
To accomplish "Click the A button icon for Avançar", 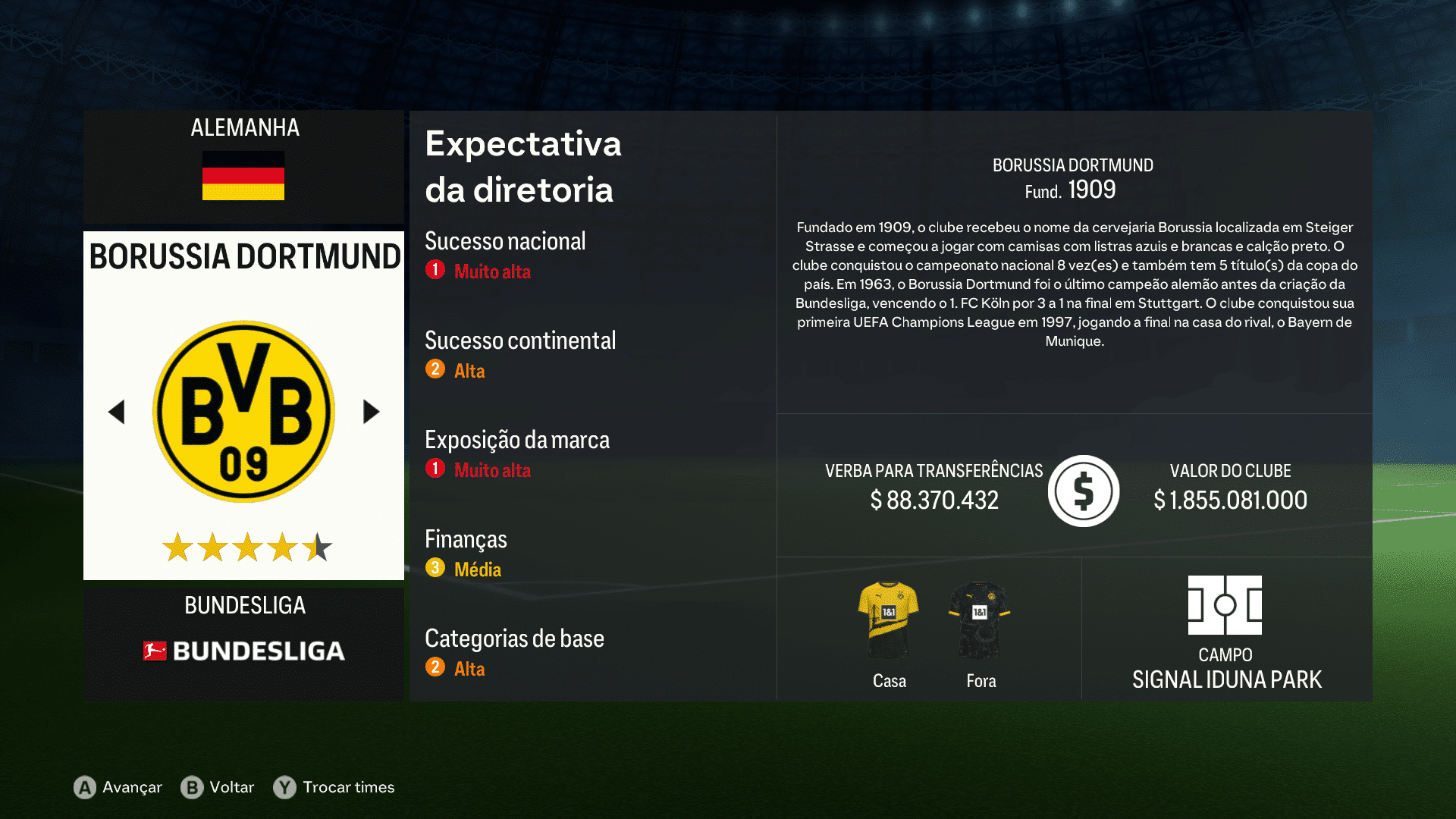I will point(83,787).
